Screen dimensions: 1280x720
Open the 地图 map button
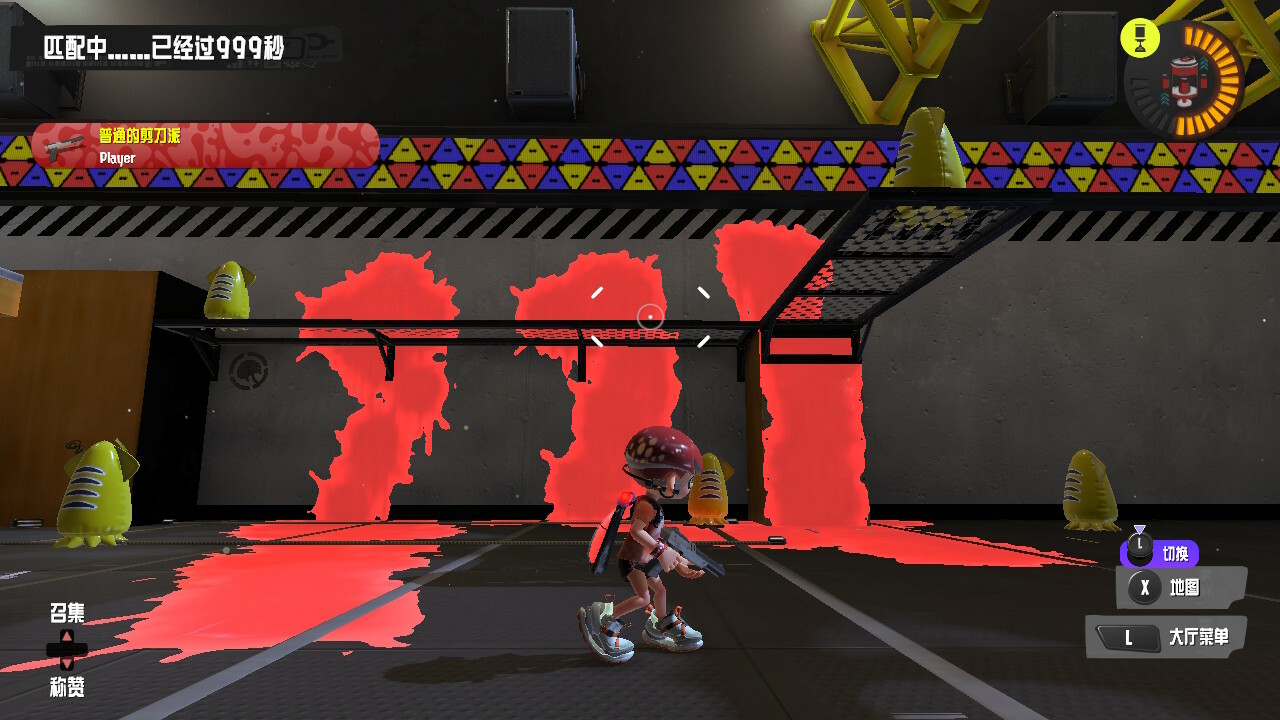click(1180, 587)
